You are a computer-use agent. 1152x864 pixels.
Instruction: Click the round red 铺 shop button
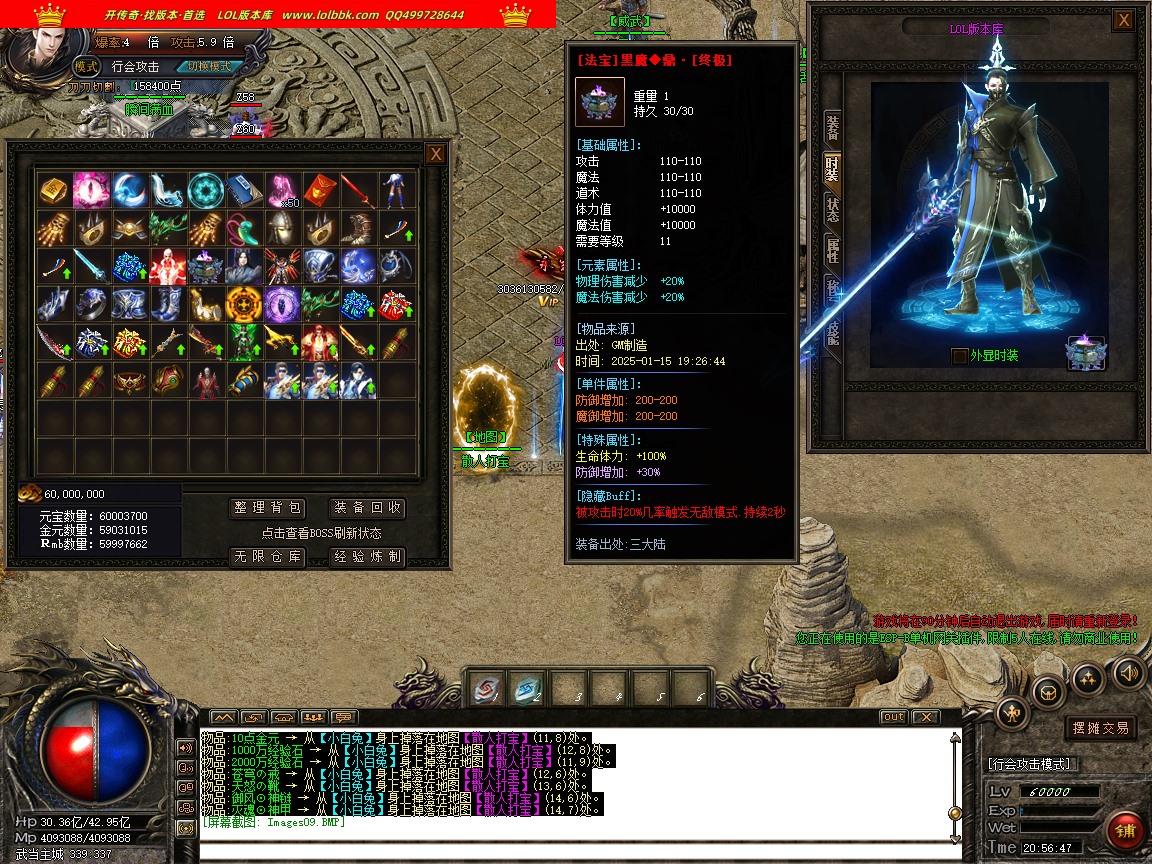coord(1126,830)
